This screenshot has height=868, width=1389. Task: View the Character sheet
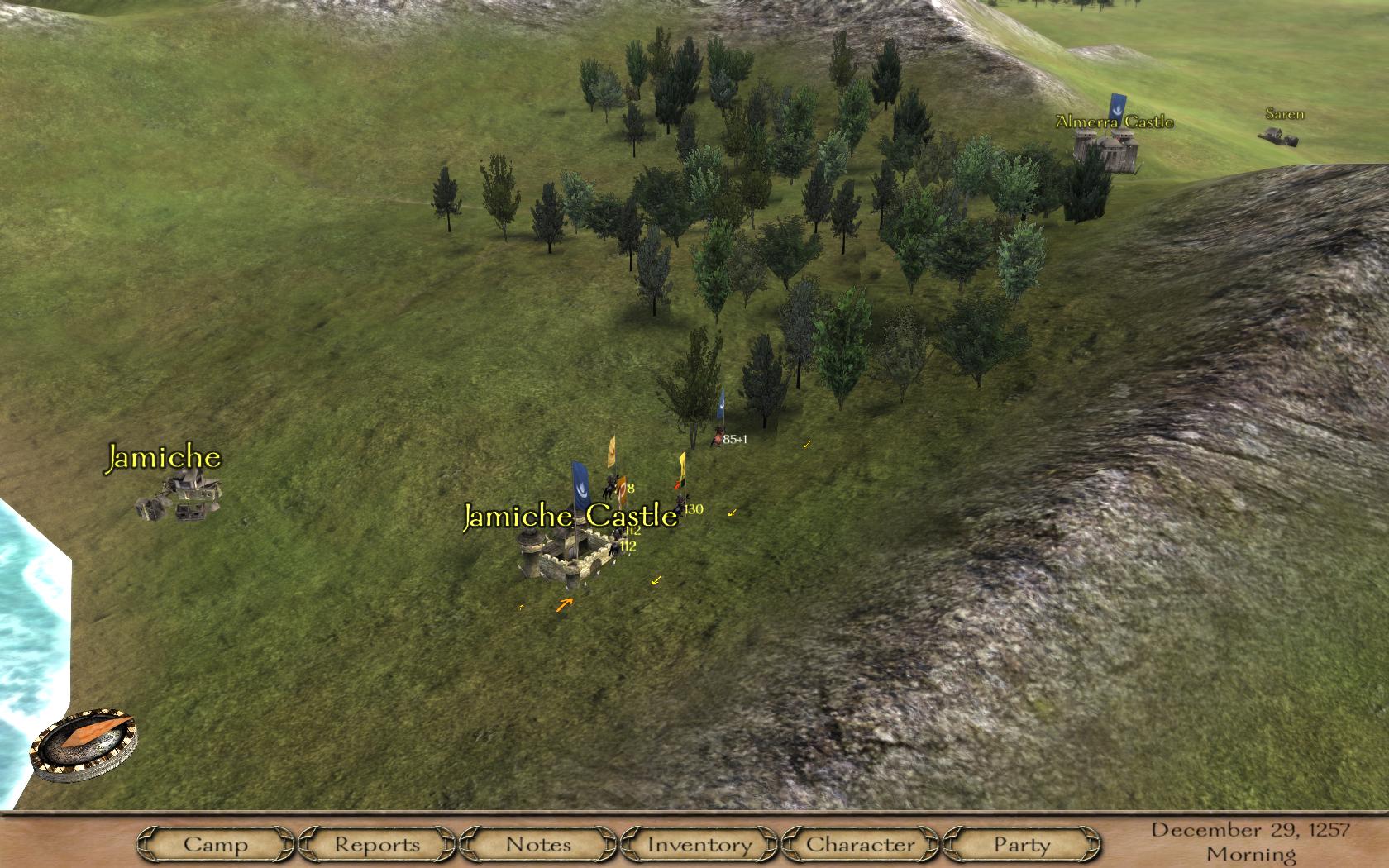click(x=861, y=844)
